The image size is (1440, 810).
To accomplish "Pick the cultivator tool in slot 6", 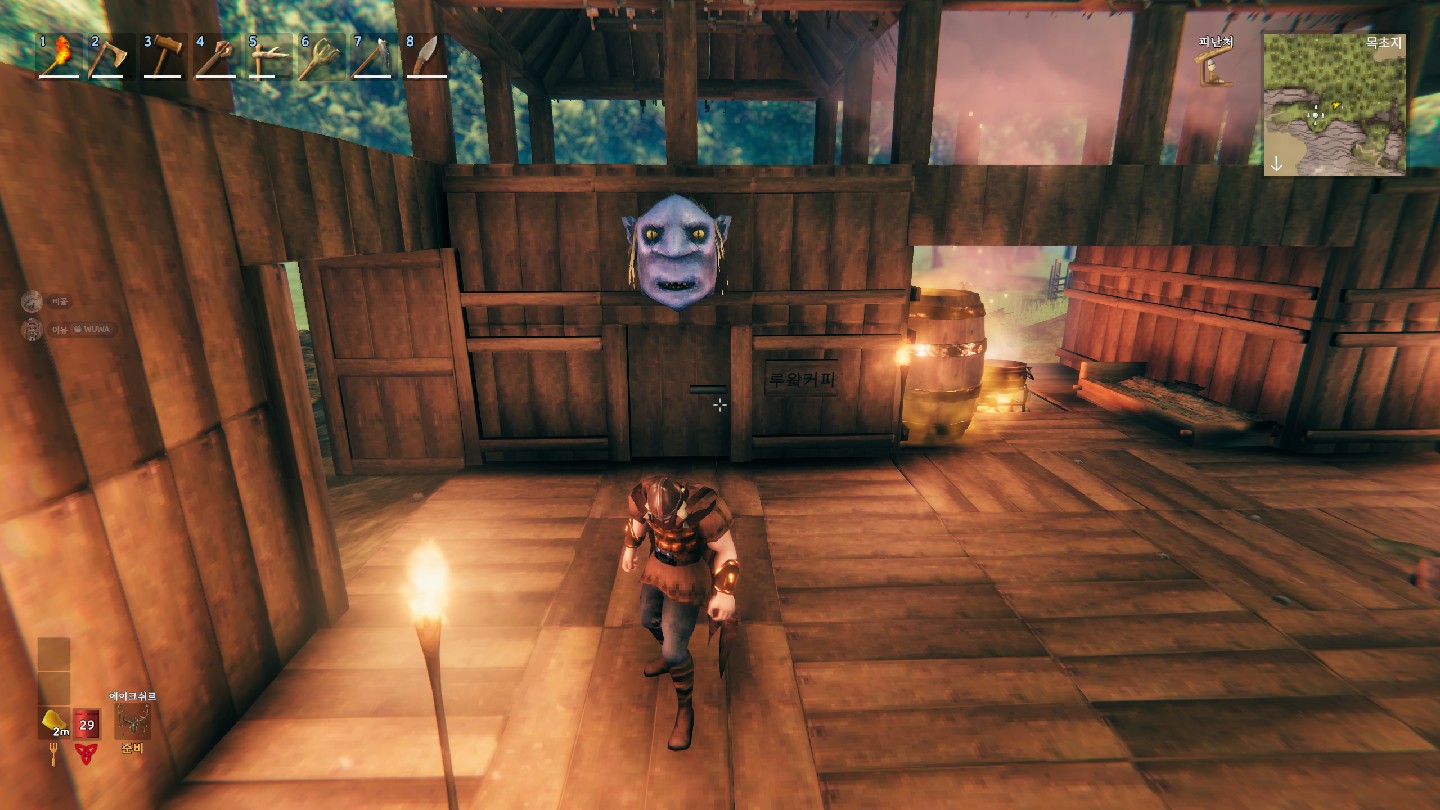I will point(320,56).
